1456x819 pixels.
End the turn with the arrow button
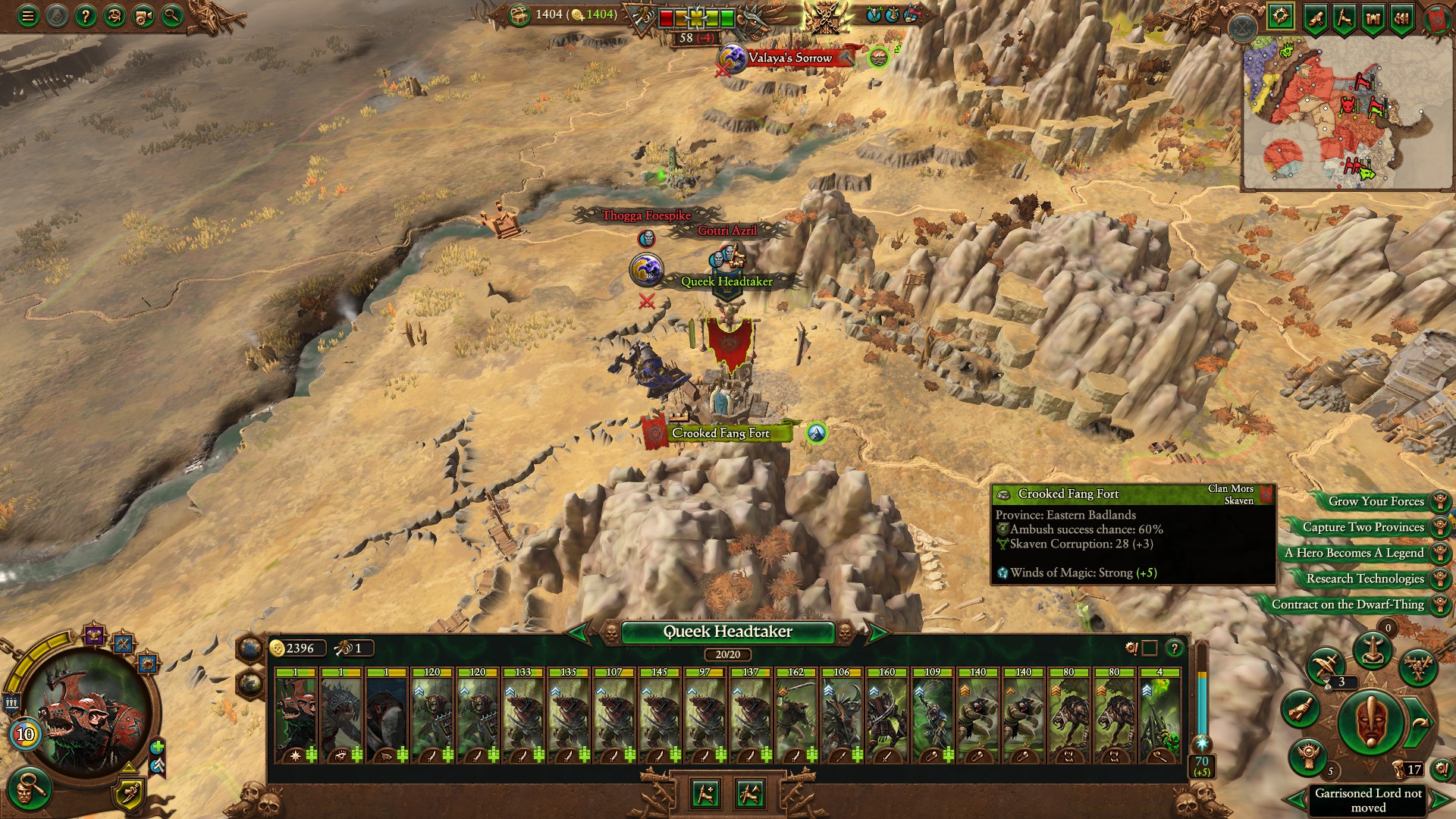(1420, 721)
